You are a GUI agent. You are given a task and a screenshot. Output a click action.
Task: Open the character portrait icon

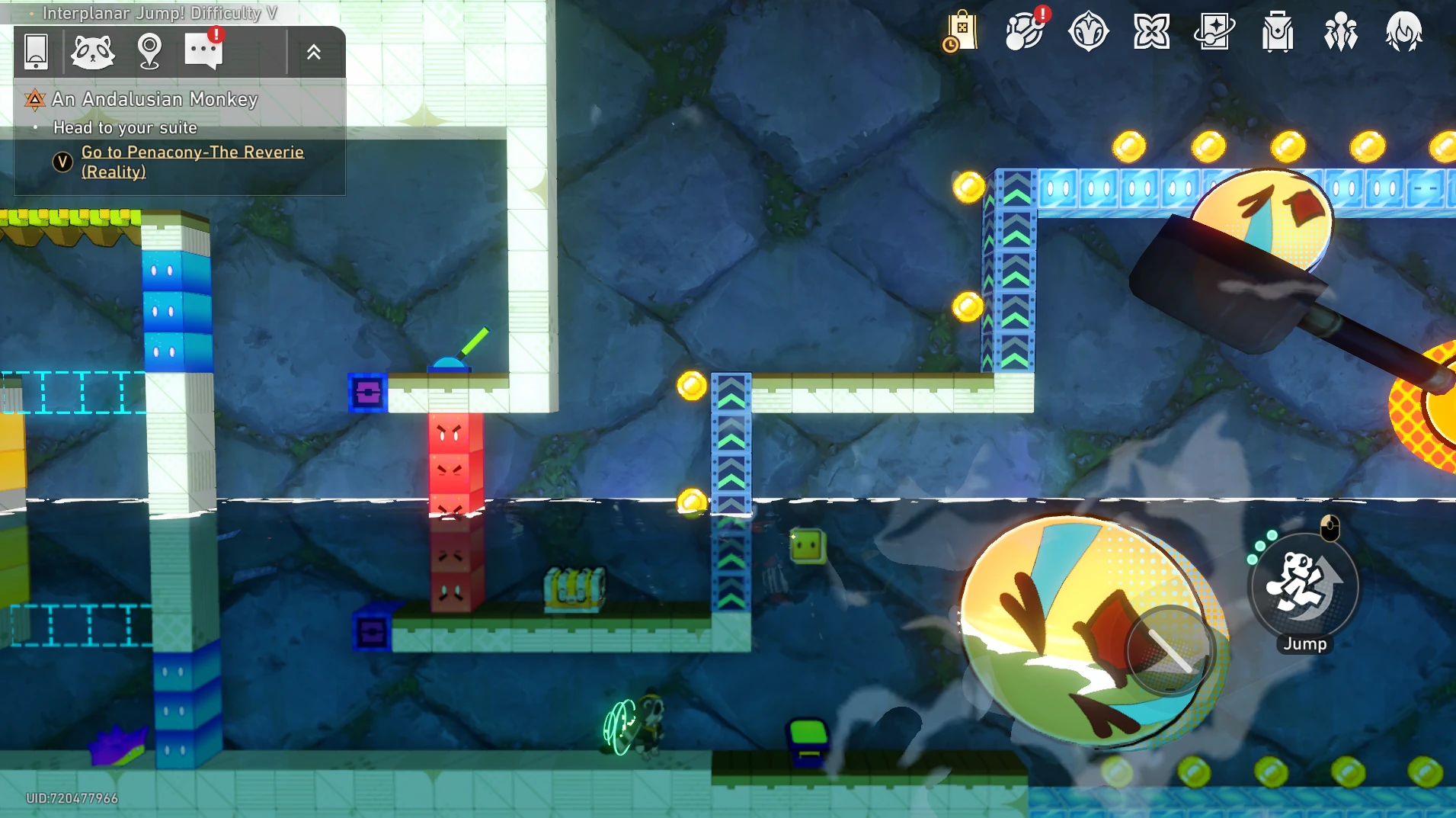[1403, 32]
